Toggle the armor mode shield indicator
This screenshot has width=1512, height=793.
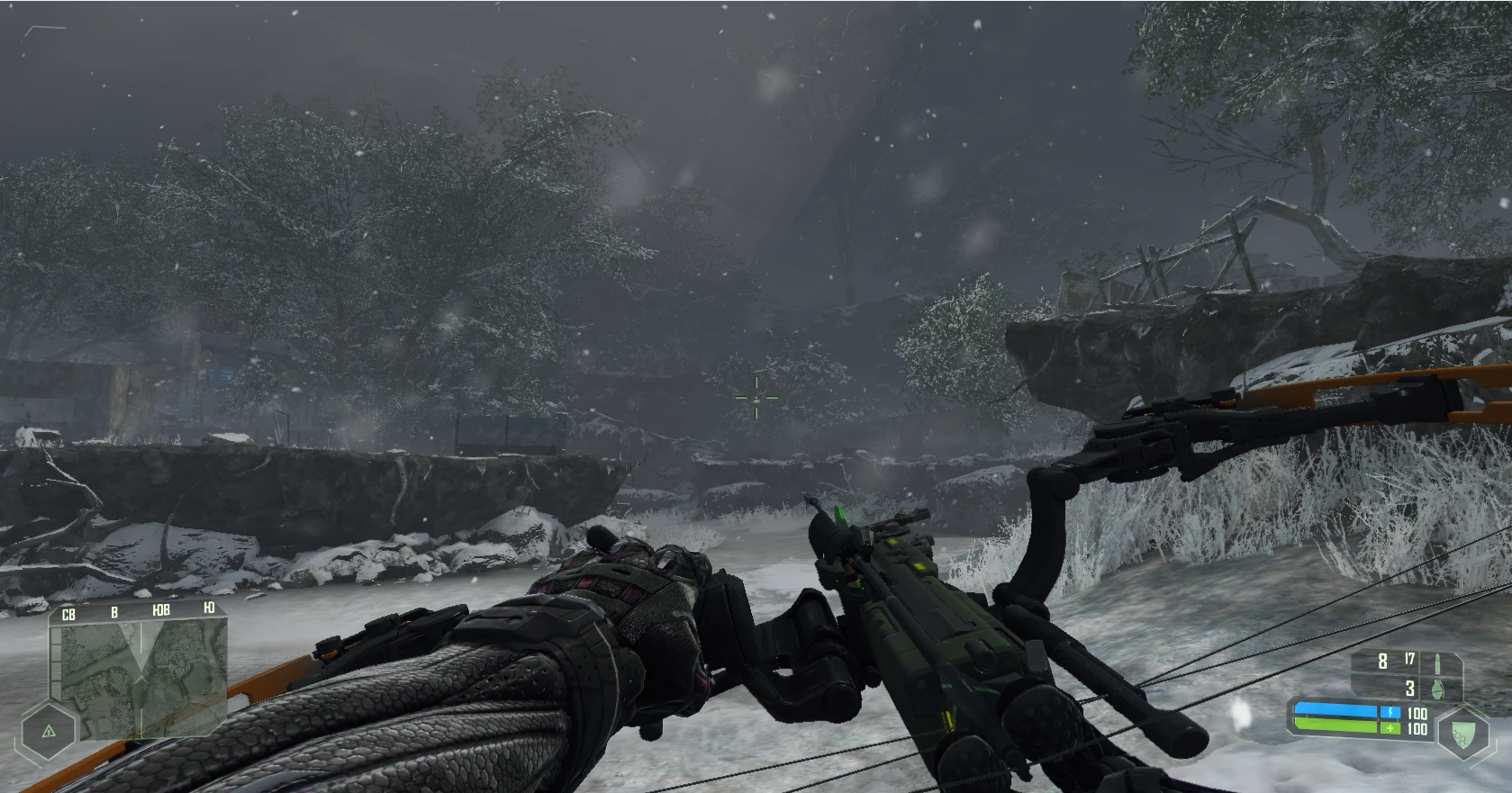tap(1463, 733)
